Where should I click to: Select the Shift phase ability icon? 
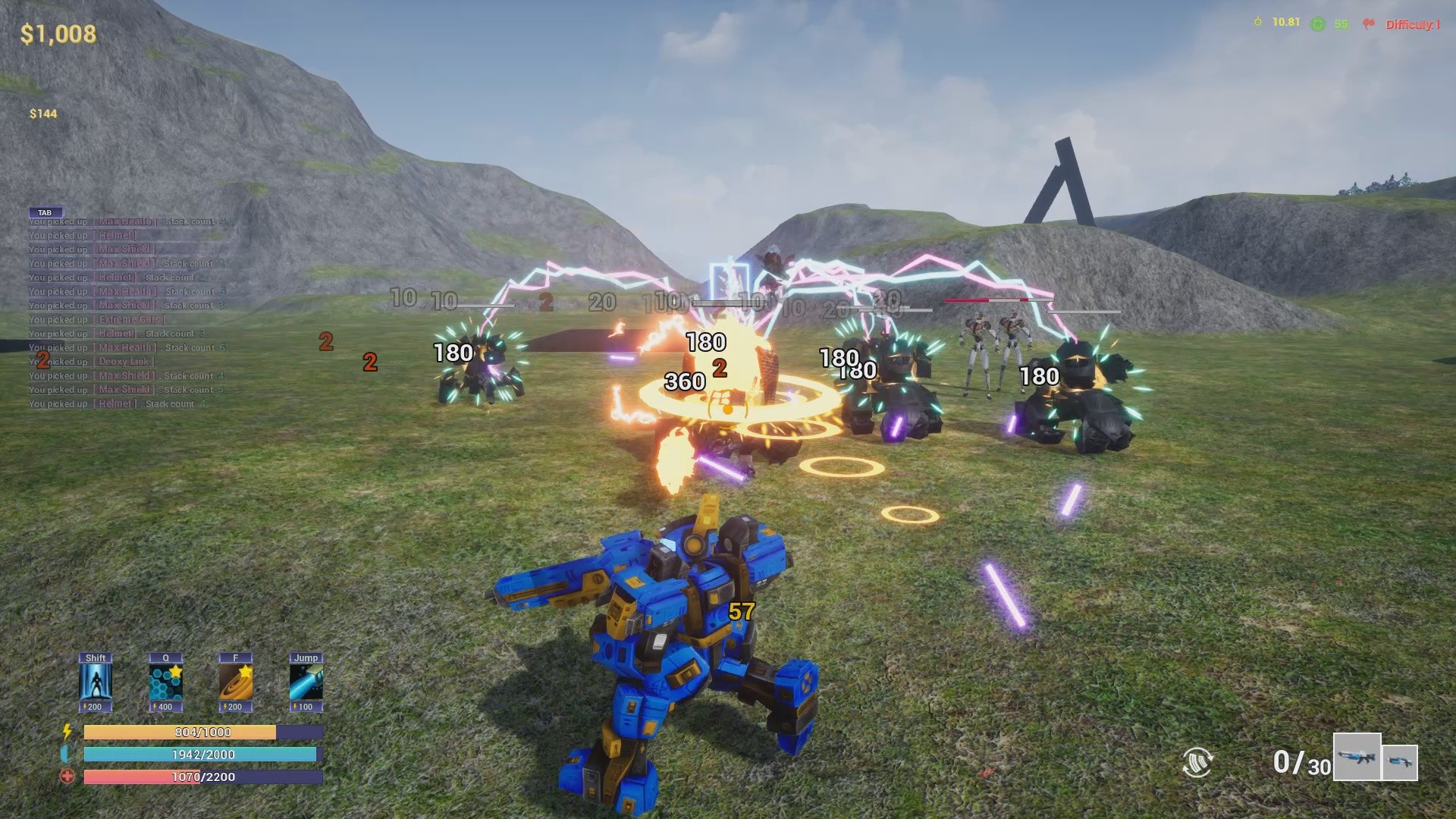94,683
